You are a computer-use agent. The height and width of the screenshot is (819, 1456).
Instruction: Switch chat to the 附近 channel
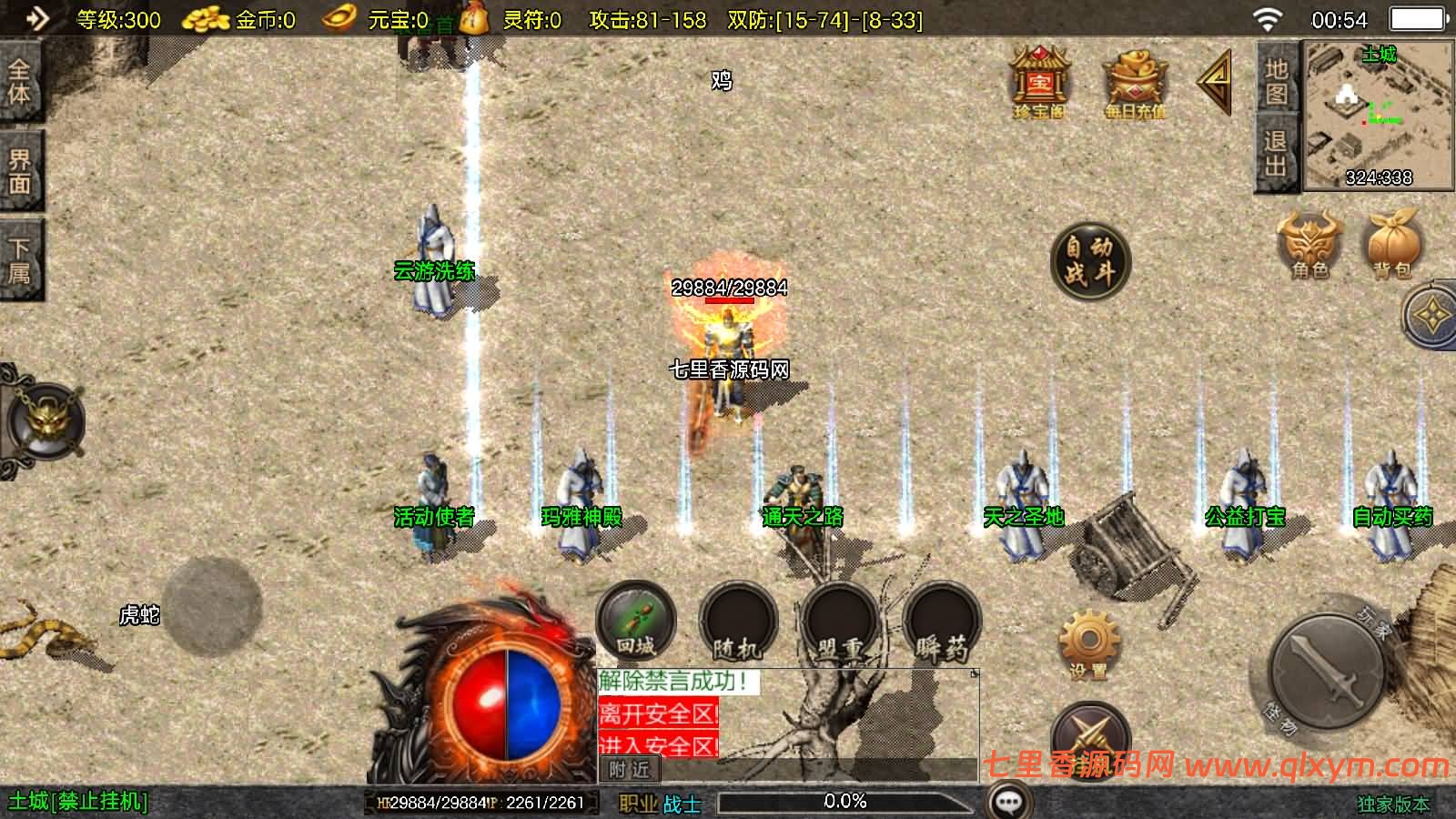click(629, 770)
